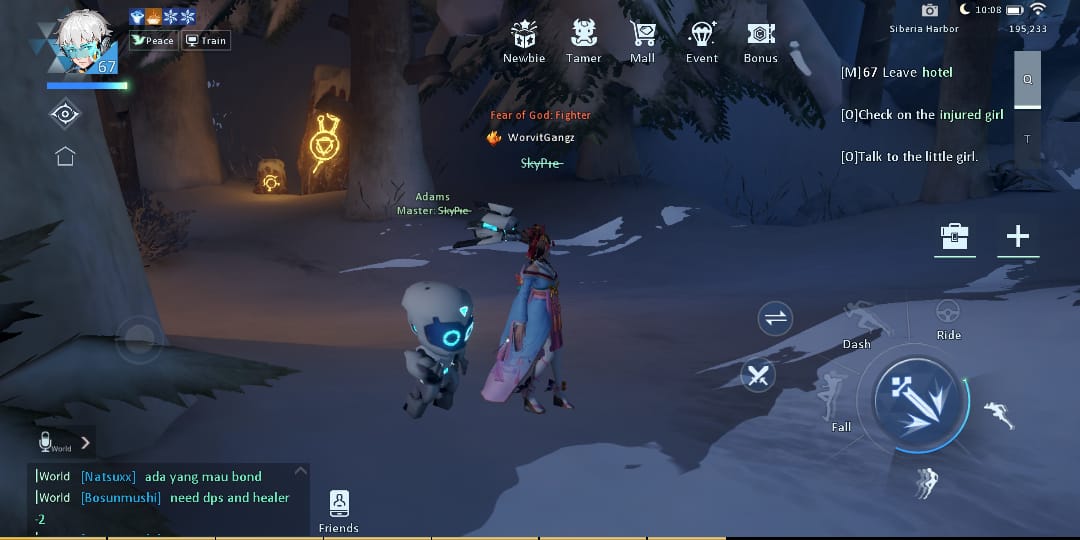
Task: Open the Tamer menu
Action: (584, 40)
